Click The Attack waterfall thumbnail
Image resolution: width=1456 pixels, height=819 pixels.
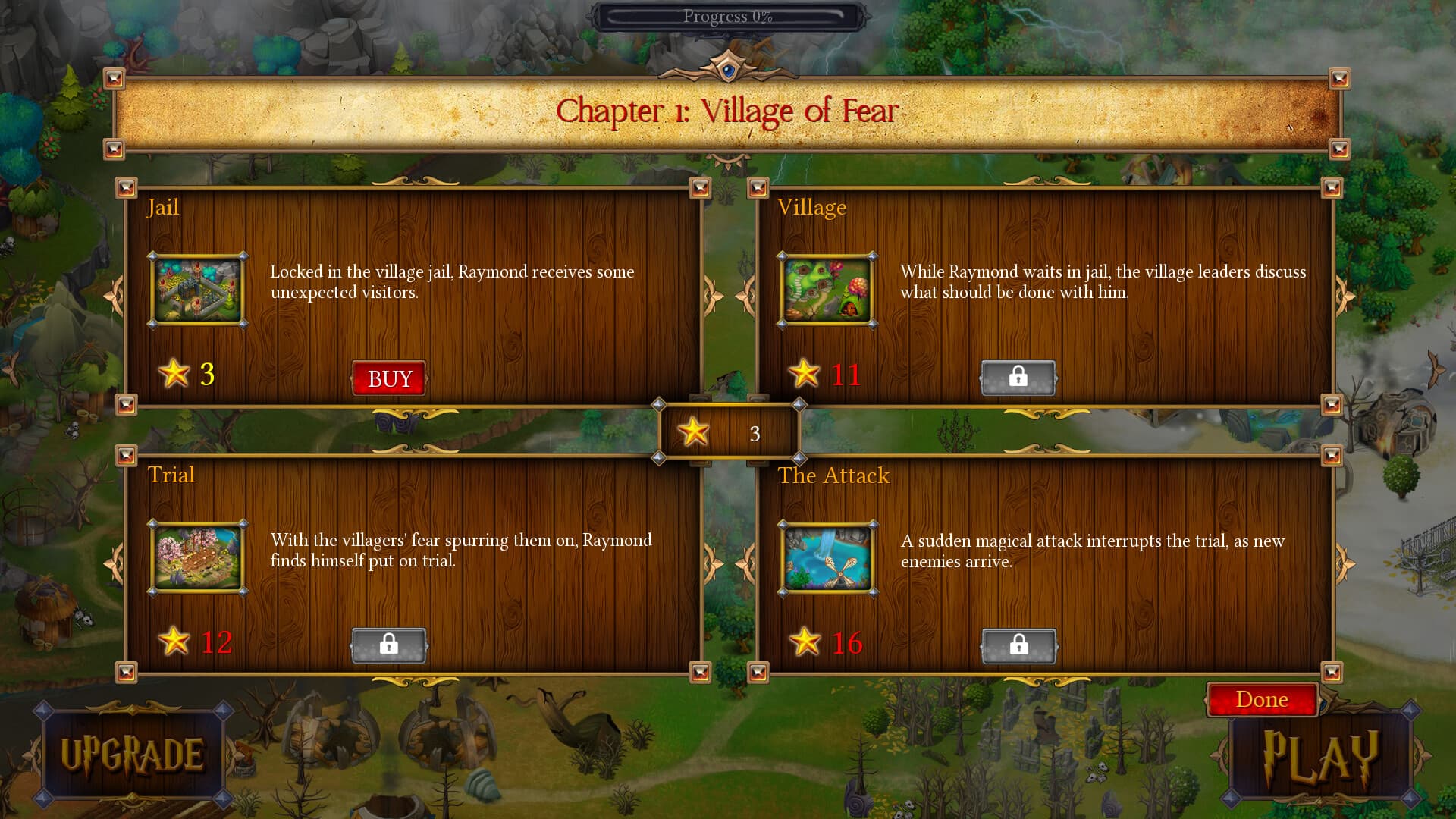[827, 559]
